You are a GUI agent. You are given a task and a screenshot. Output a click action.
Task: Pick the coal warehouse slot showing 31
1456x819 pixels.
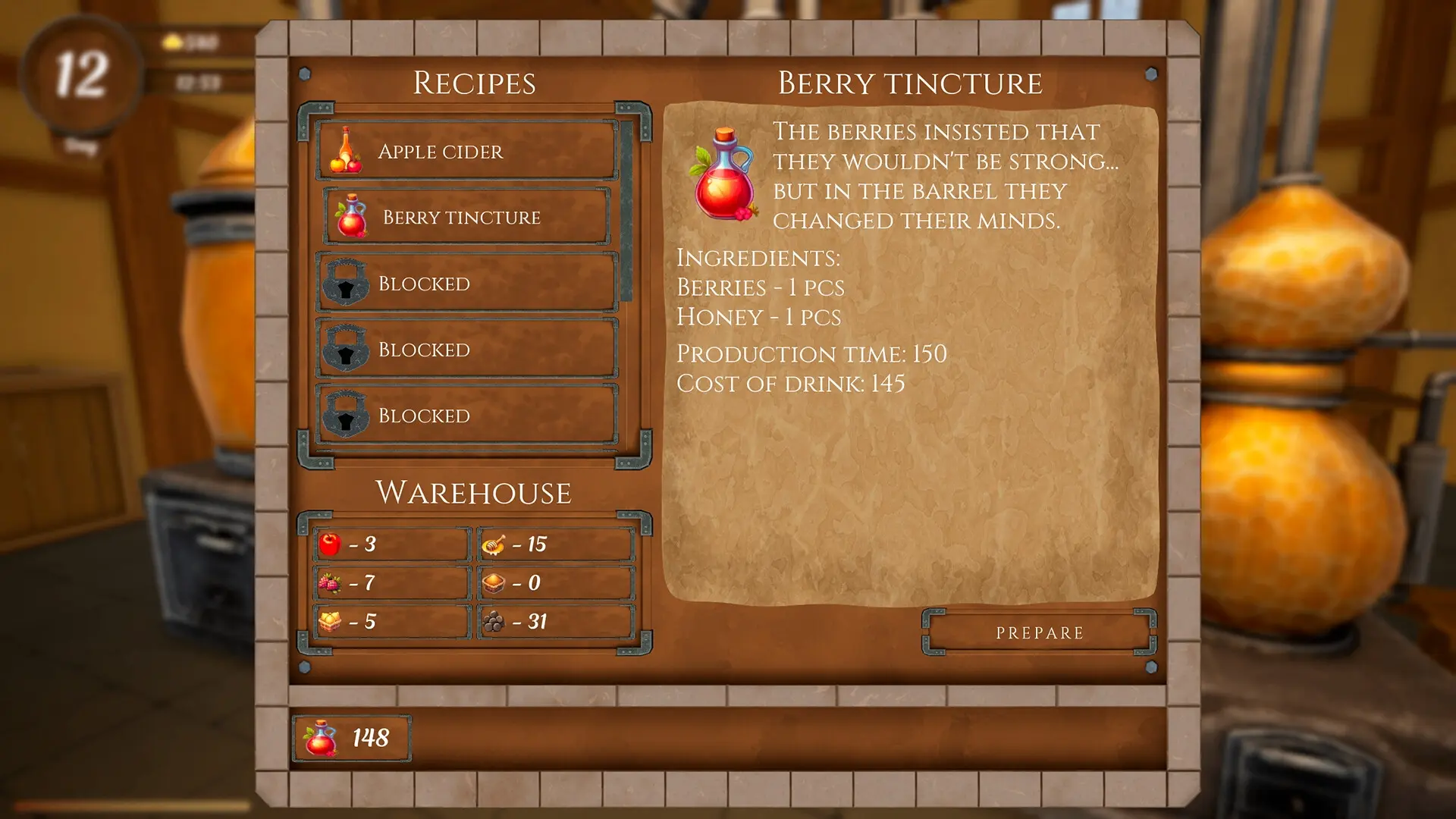(x=556, y=621)
